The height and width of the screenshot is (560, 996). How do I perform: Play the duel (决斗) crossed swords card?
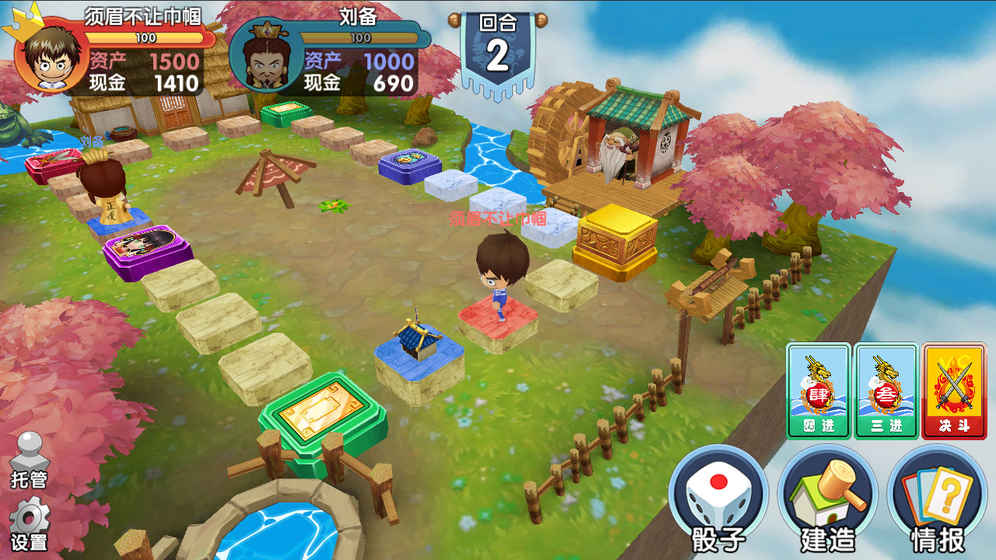[953, 391]
